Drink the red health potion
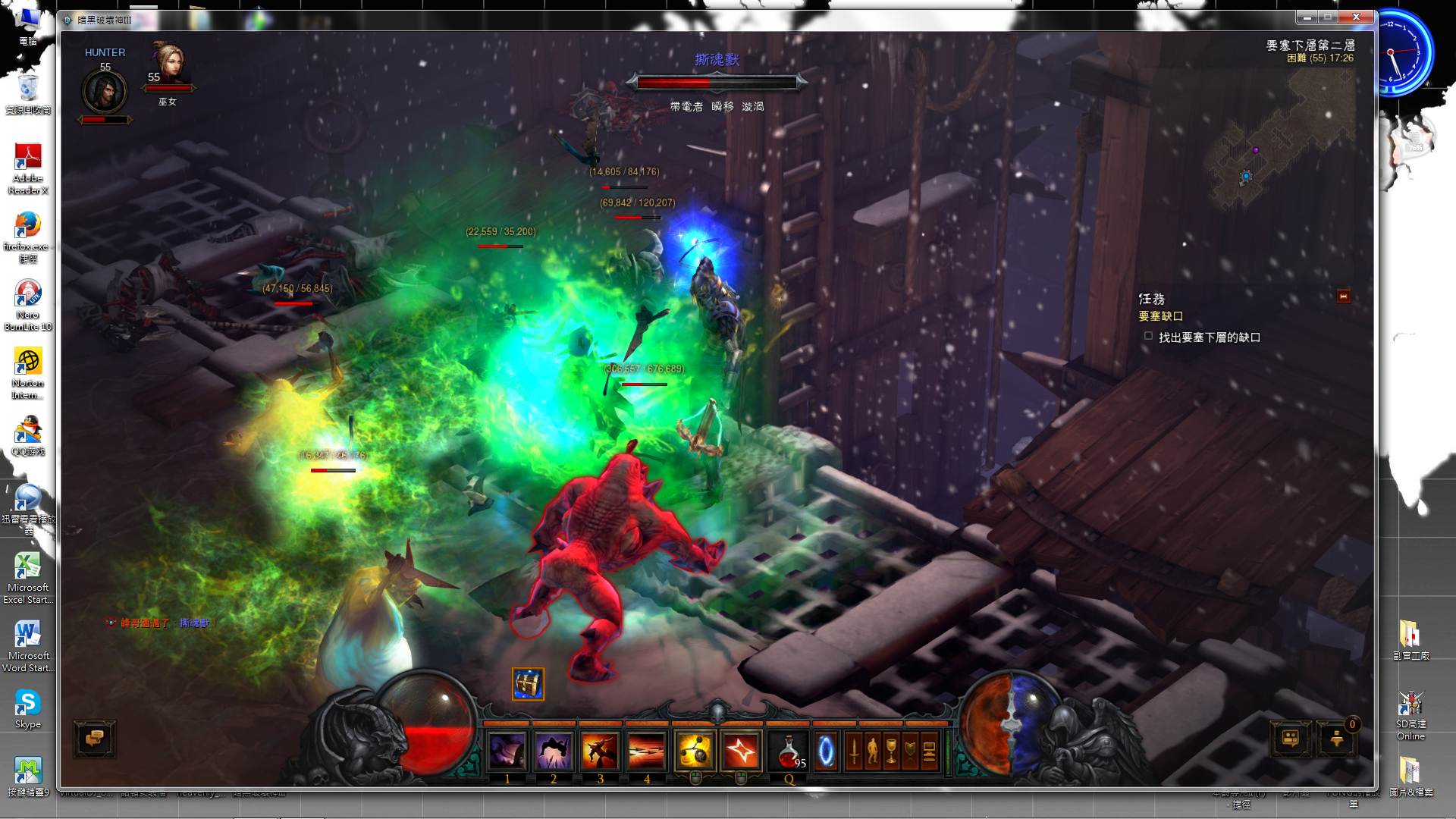1456x819 pixels. 789,752
